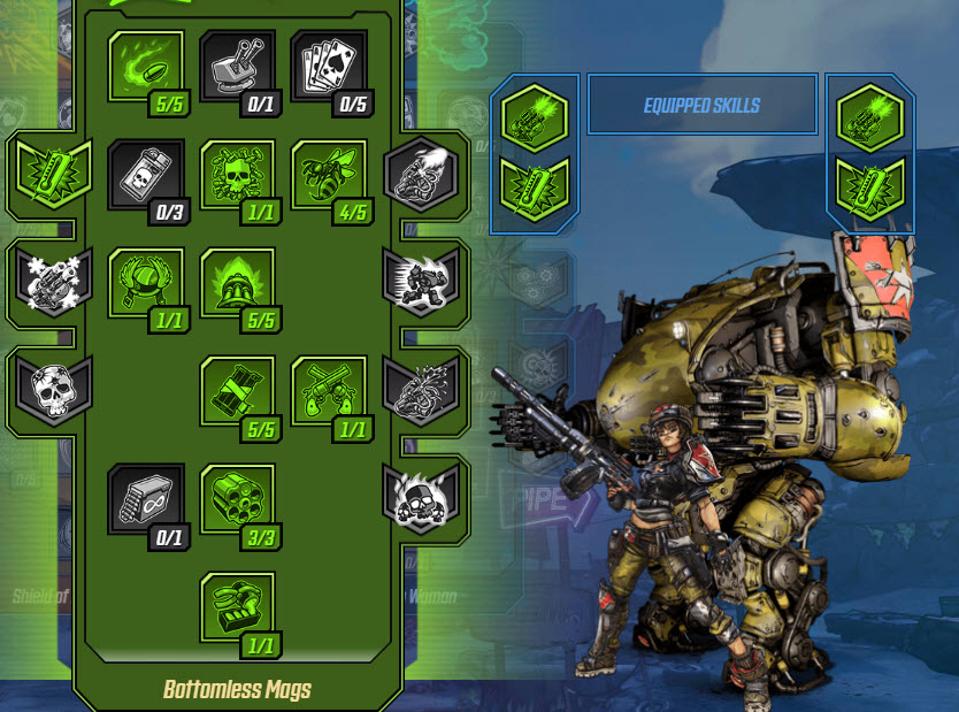
Task: Select the crossed pistols skill icon
Action: pyautogui.click(x=329, y=391)
